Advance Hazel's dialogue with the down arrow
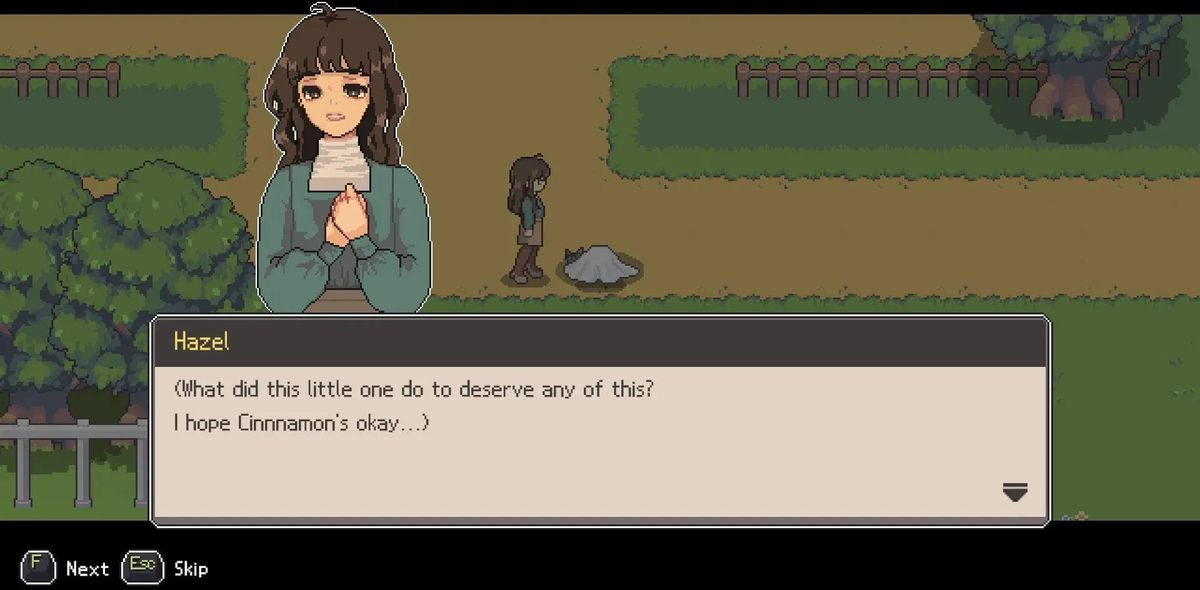The height and width of the screenshot is (590, 1200). coord(1014,491)
